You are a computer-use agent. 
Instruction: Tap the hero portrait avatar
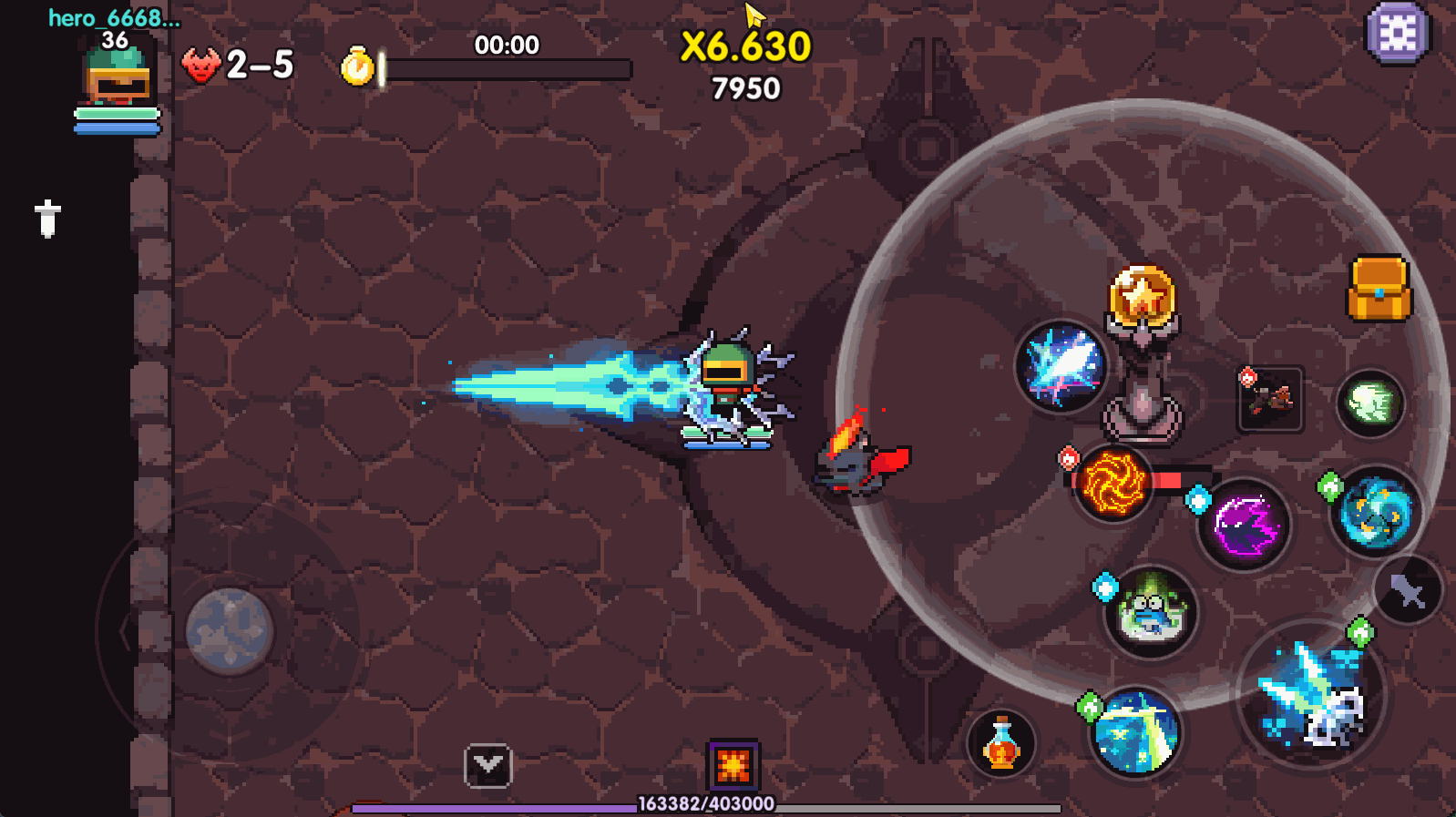[118, 77]
